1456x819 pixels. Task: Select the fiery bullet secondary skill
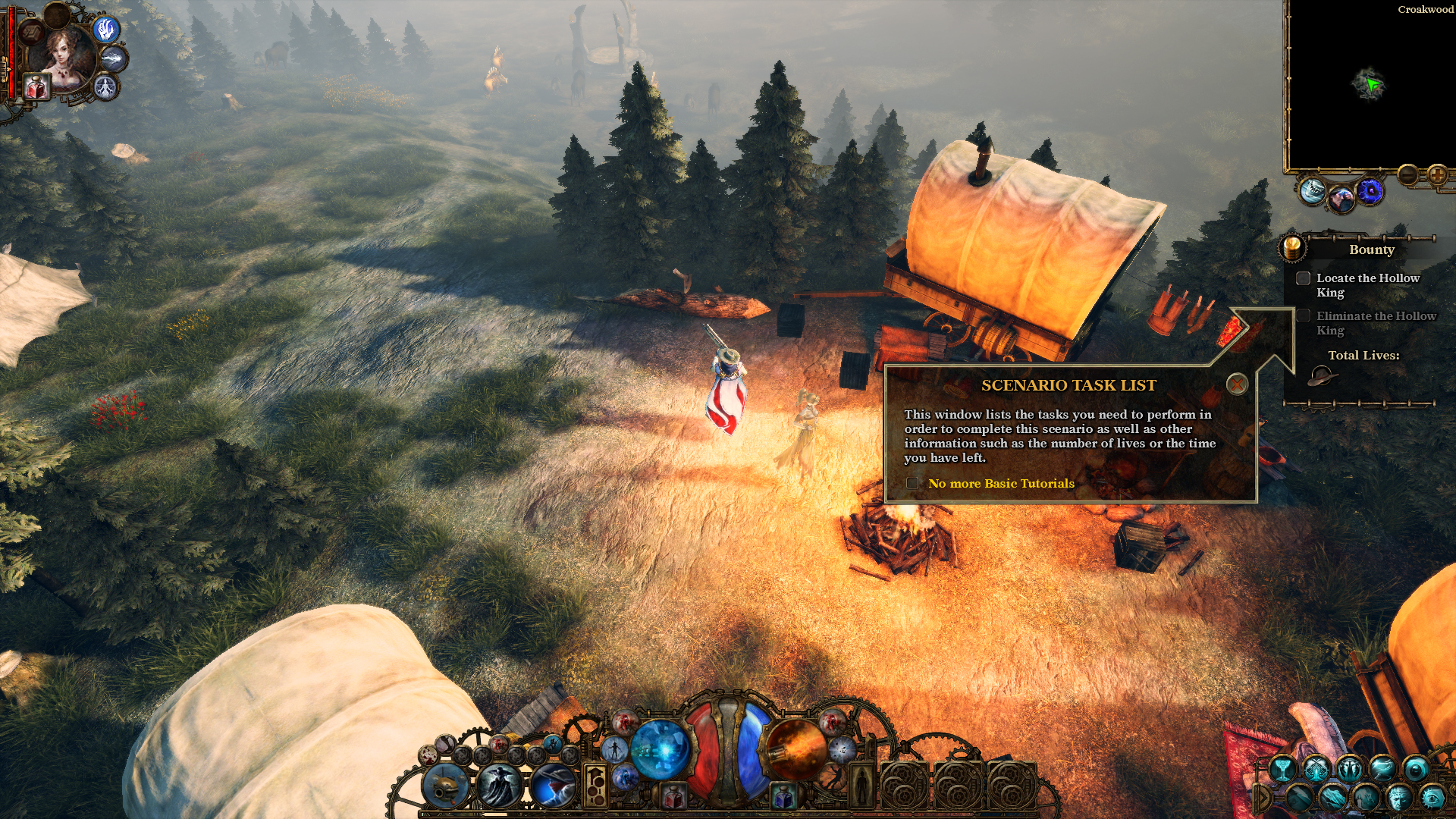795,748
